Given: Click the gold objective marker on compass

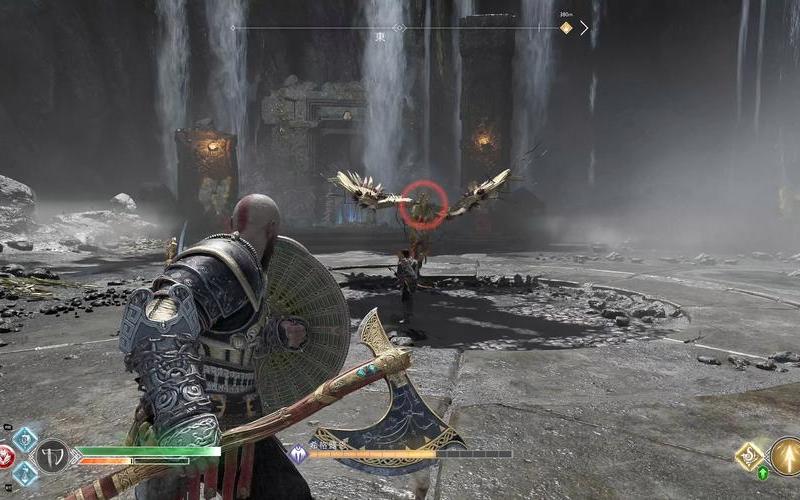Looking at the screenshot, I should pos(566,28).
